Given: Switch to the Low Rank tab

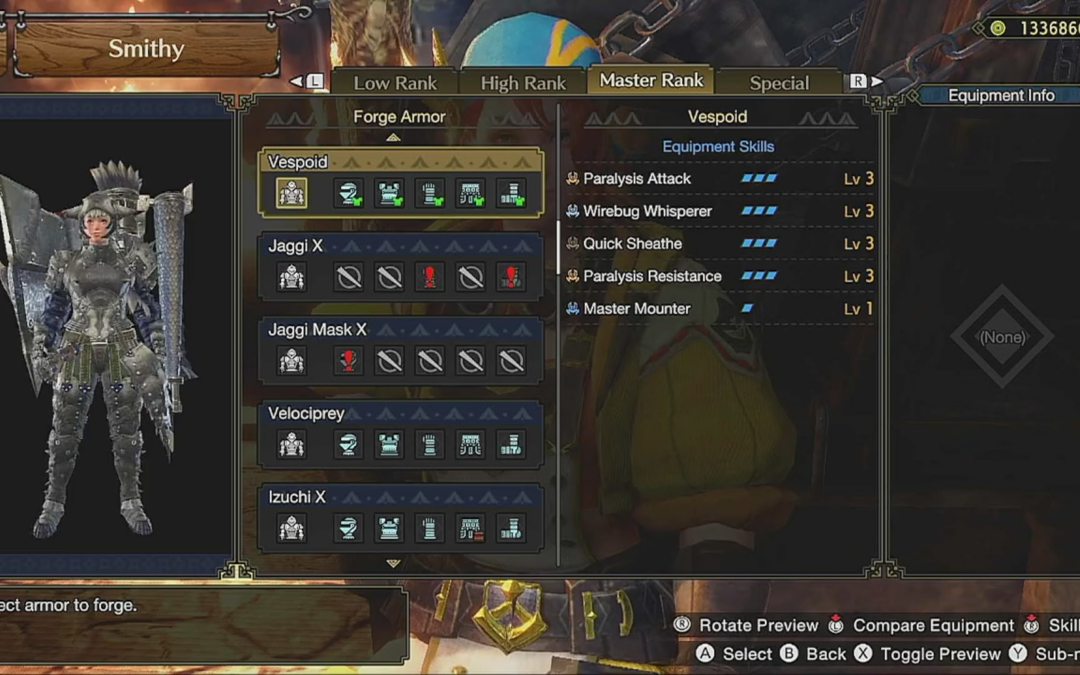Looking at the screenshot, I should click(394, 83).
